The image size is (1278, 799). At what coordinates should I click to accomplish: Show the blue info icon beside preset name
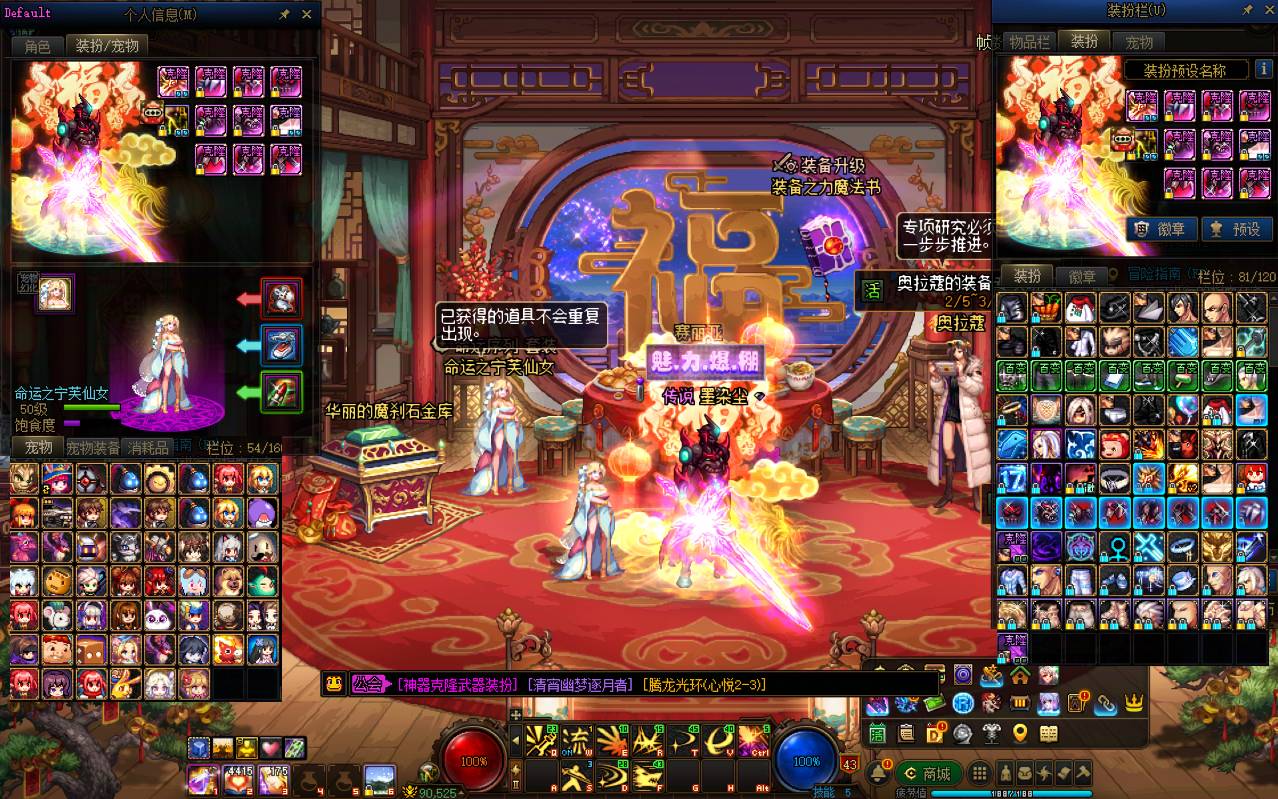[x=1262, y=71]
